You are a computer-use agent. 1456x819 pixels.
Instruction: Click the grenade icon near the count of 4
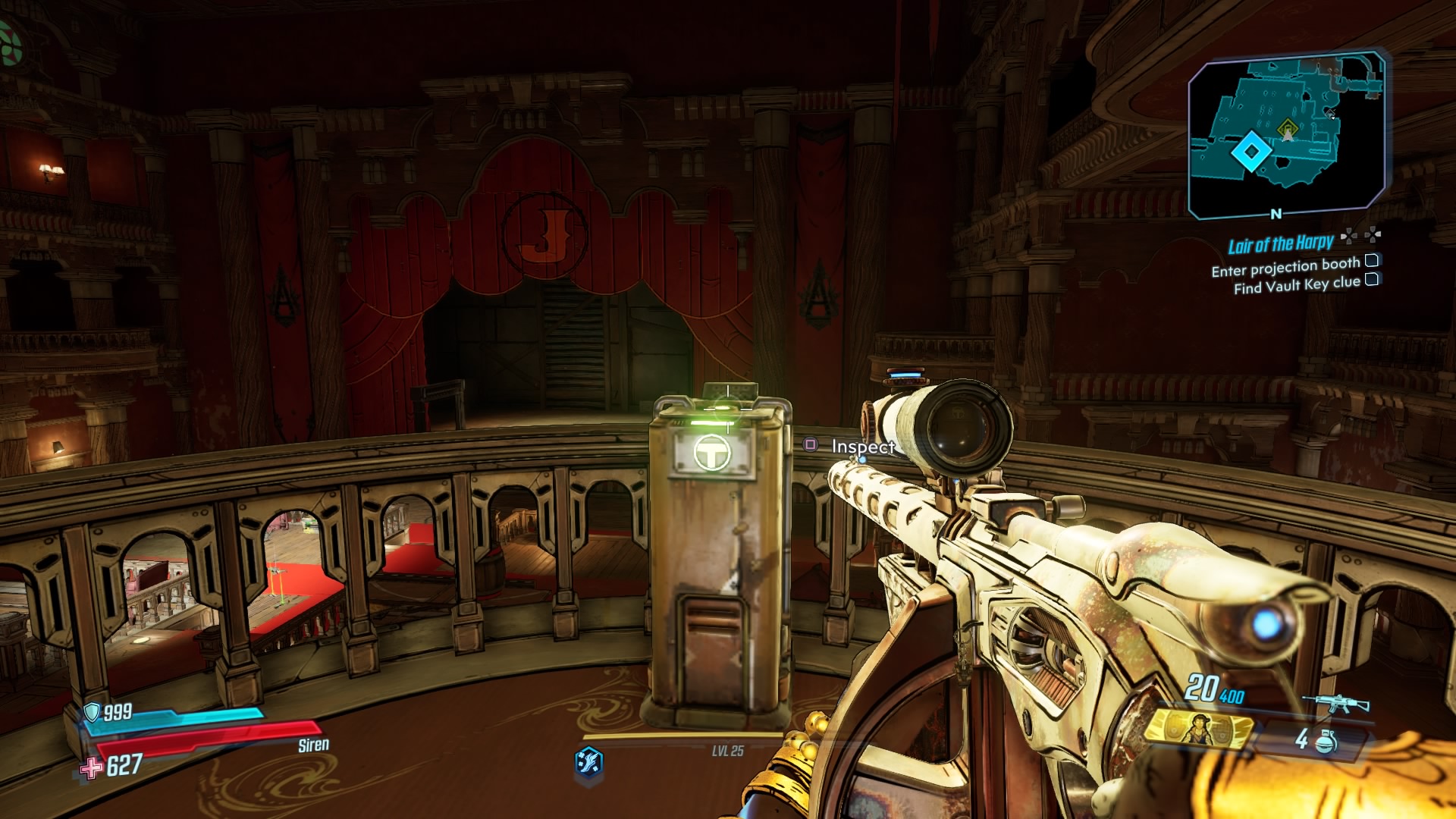[x=1326, y=743]
